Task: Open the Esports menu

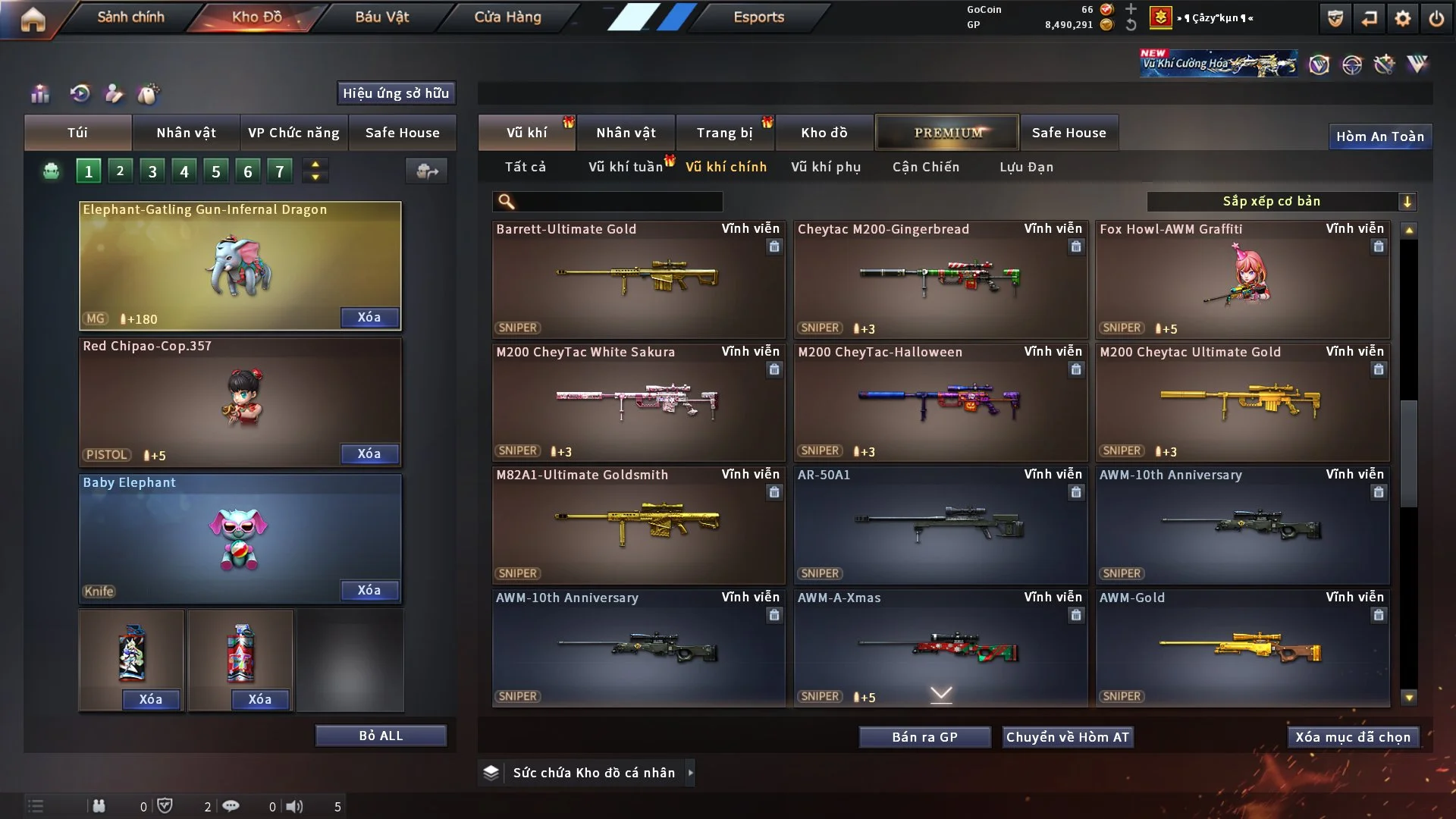Action: tap(758, 17)
